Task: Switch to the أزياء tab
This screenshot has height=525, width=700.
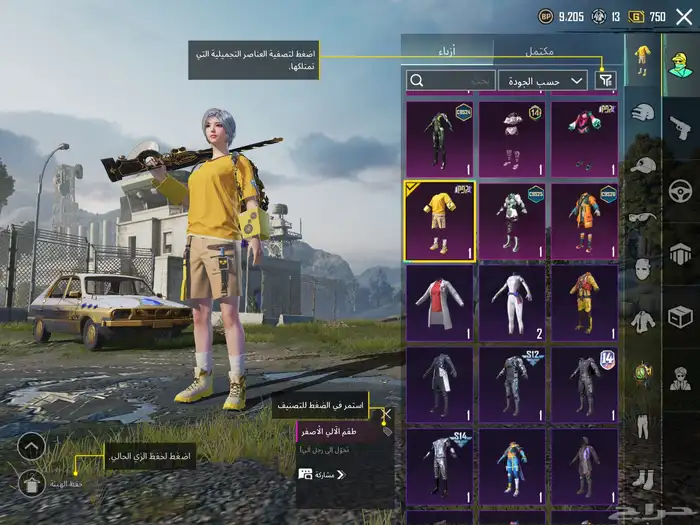Action: (x=447, y=50)
